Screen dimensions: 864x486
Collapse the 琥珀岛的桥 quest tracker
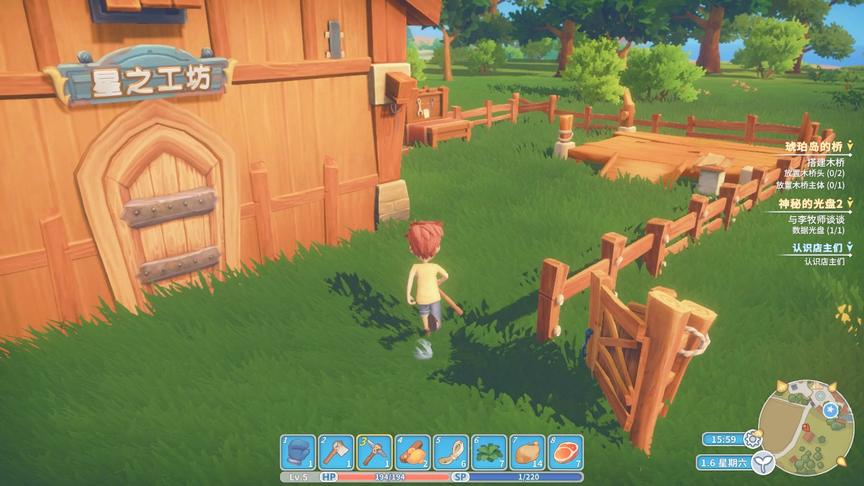(x=849, y=146)
